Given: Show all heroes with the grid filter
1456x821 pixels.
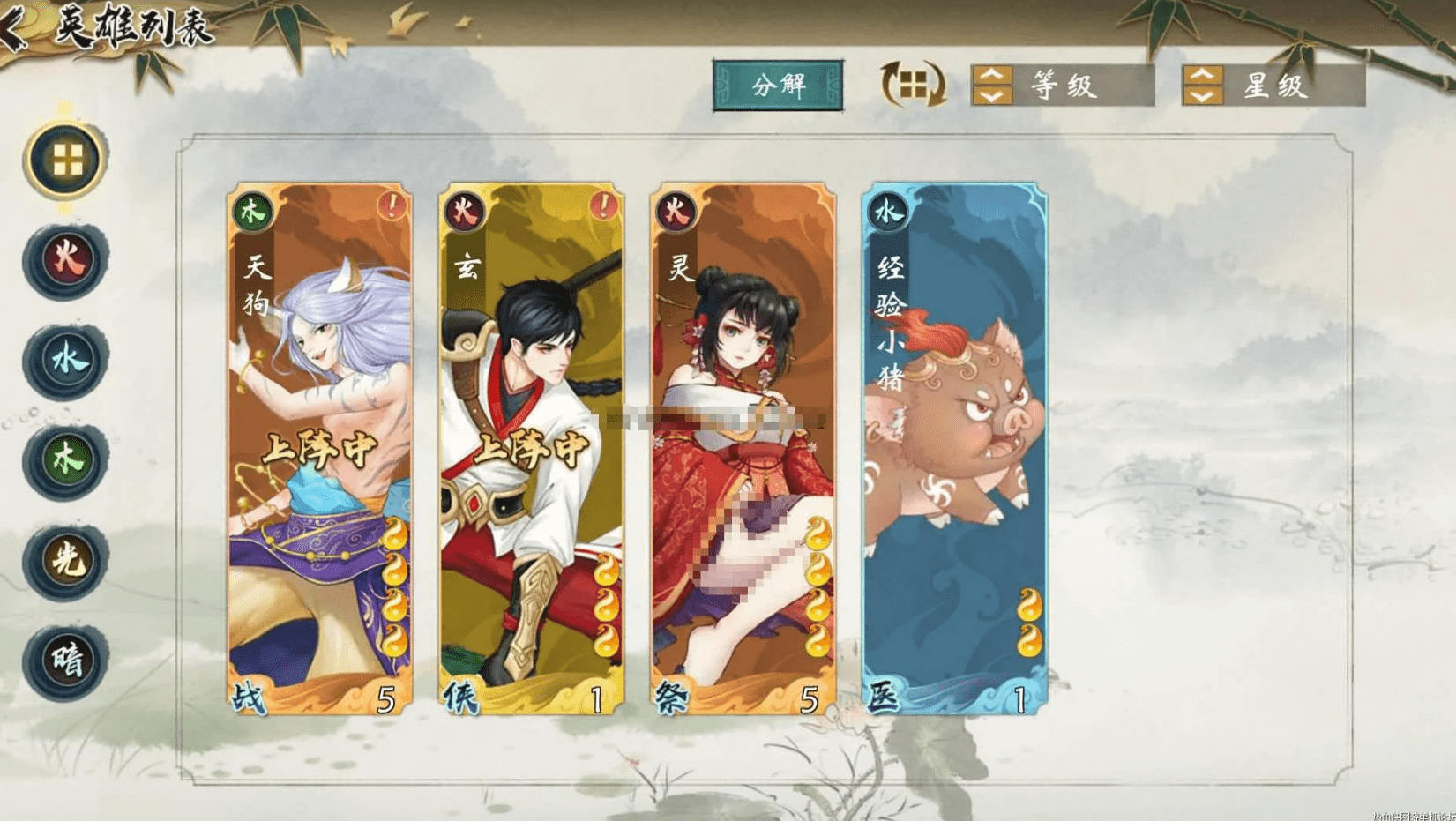Looking at the screenshot, I should coord(66,160).
